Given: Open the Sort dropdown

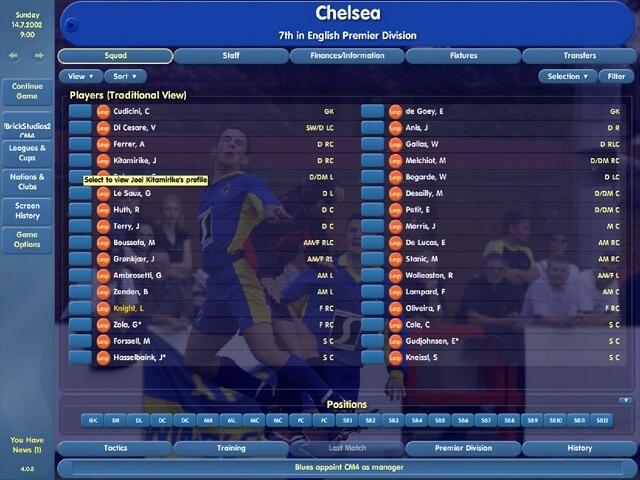Looking at the screenshot, I should (124, 76).
